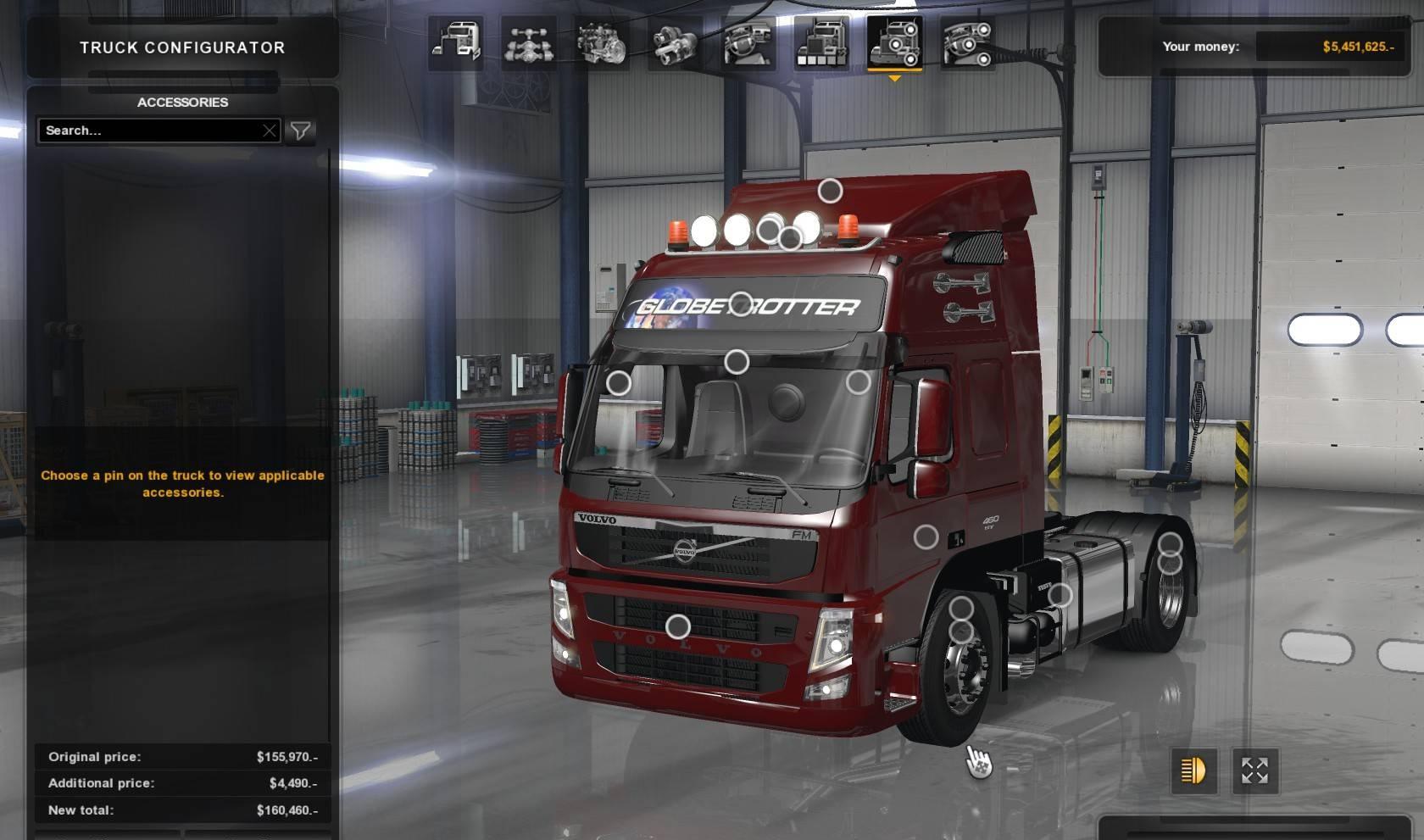Pick the pin on the cab door
The width and height of the screenshot is (1424, 840).
[x=926, y=537]
